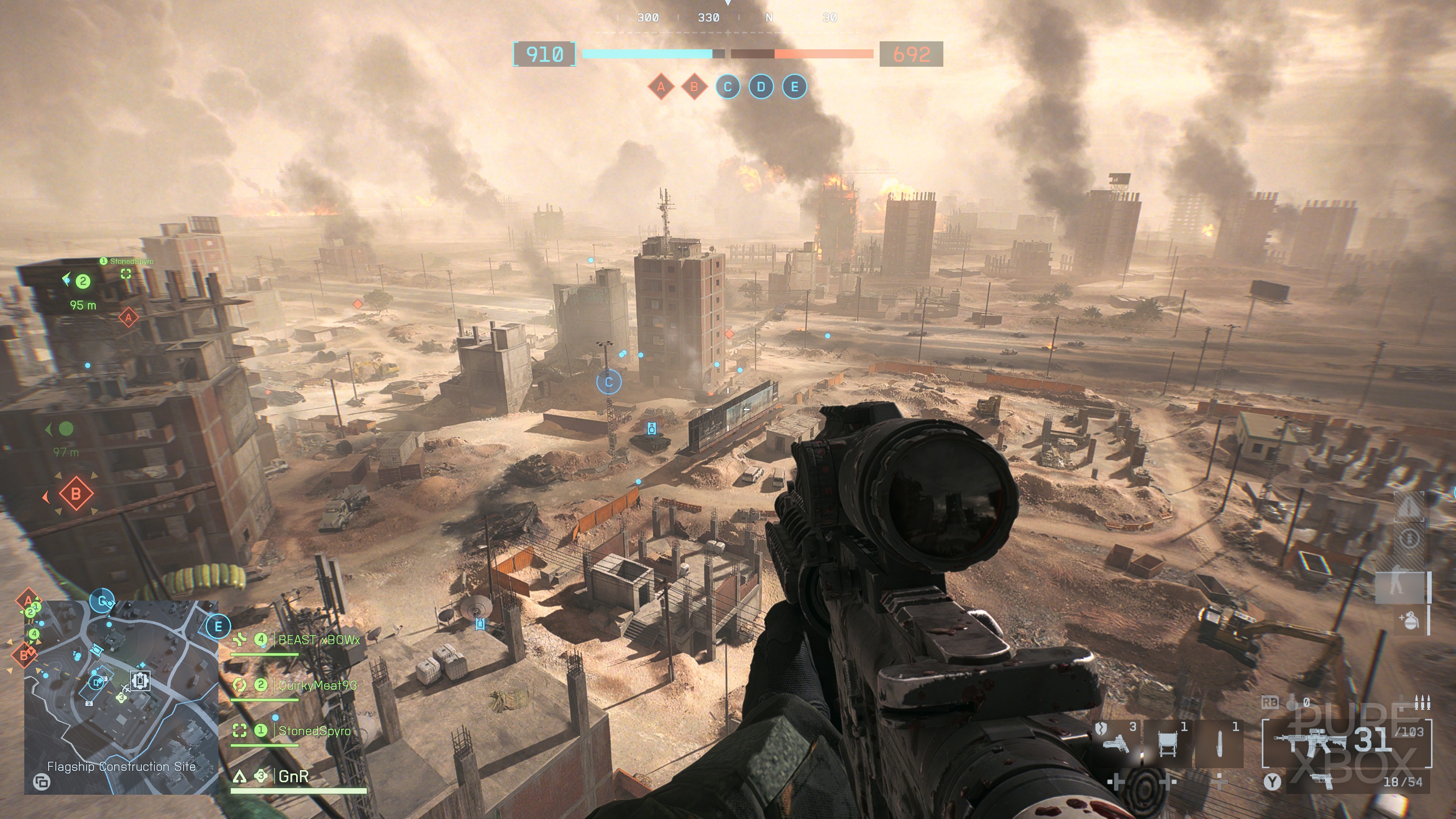Image resolution: width=1456 pixels, height=819 pixels.
Task: Select the primary assault rifle weapon slot
Action: point(1345,741)
